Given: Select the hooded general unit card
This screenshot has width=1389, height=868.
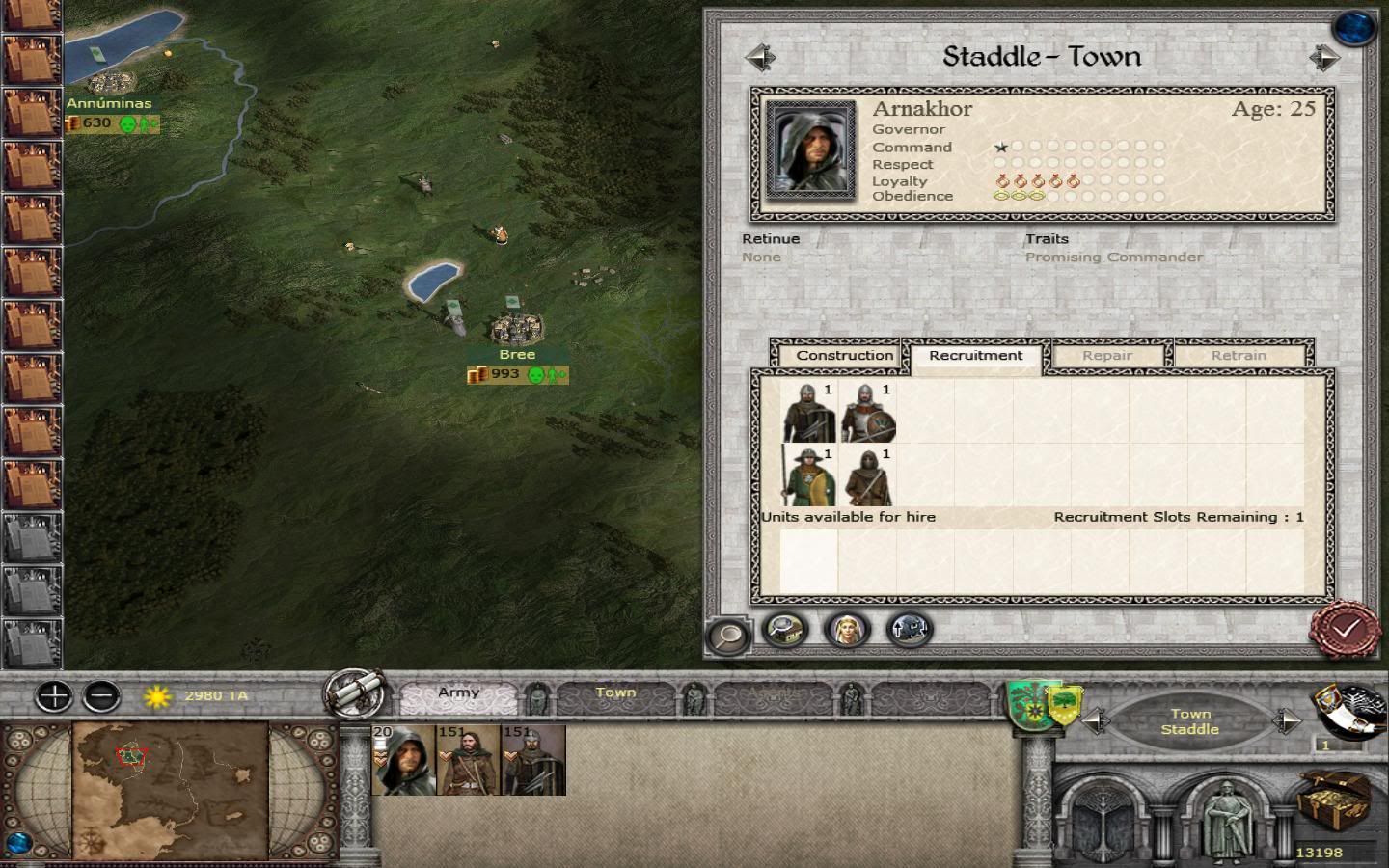Looking at the screenshot, I should point(403,760).
